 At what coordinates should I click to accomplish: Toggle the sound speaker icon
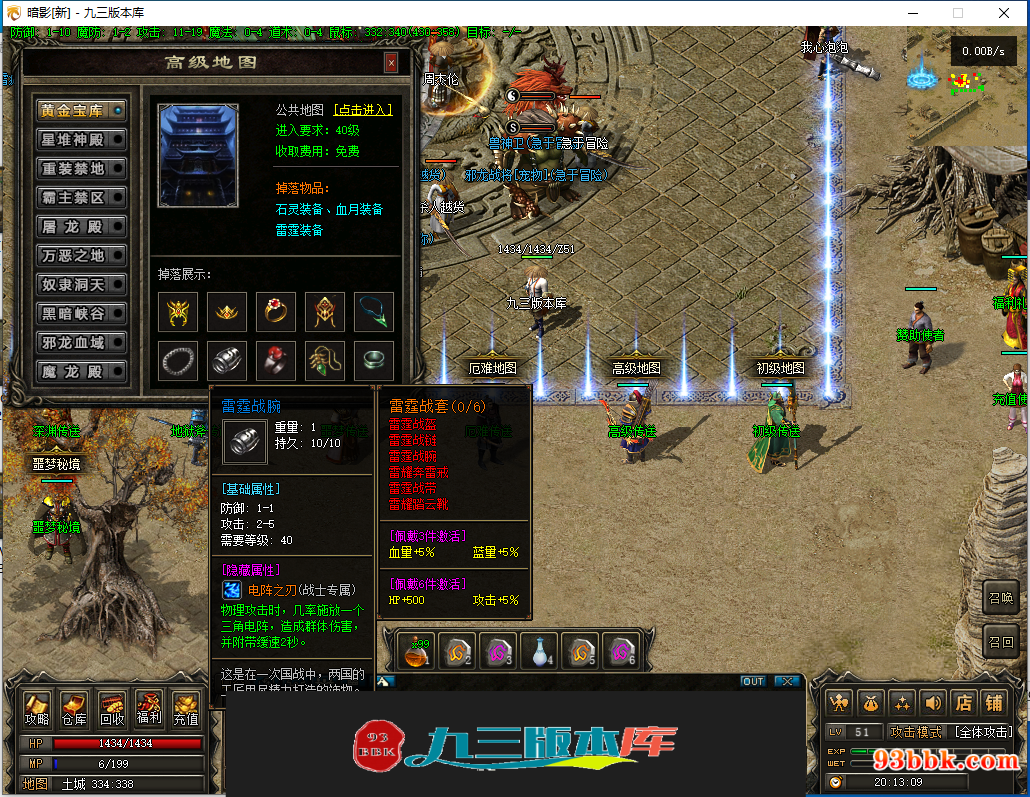[932, 703]
